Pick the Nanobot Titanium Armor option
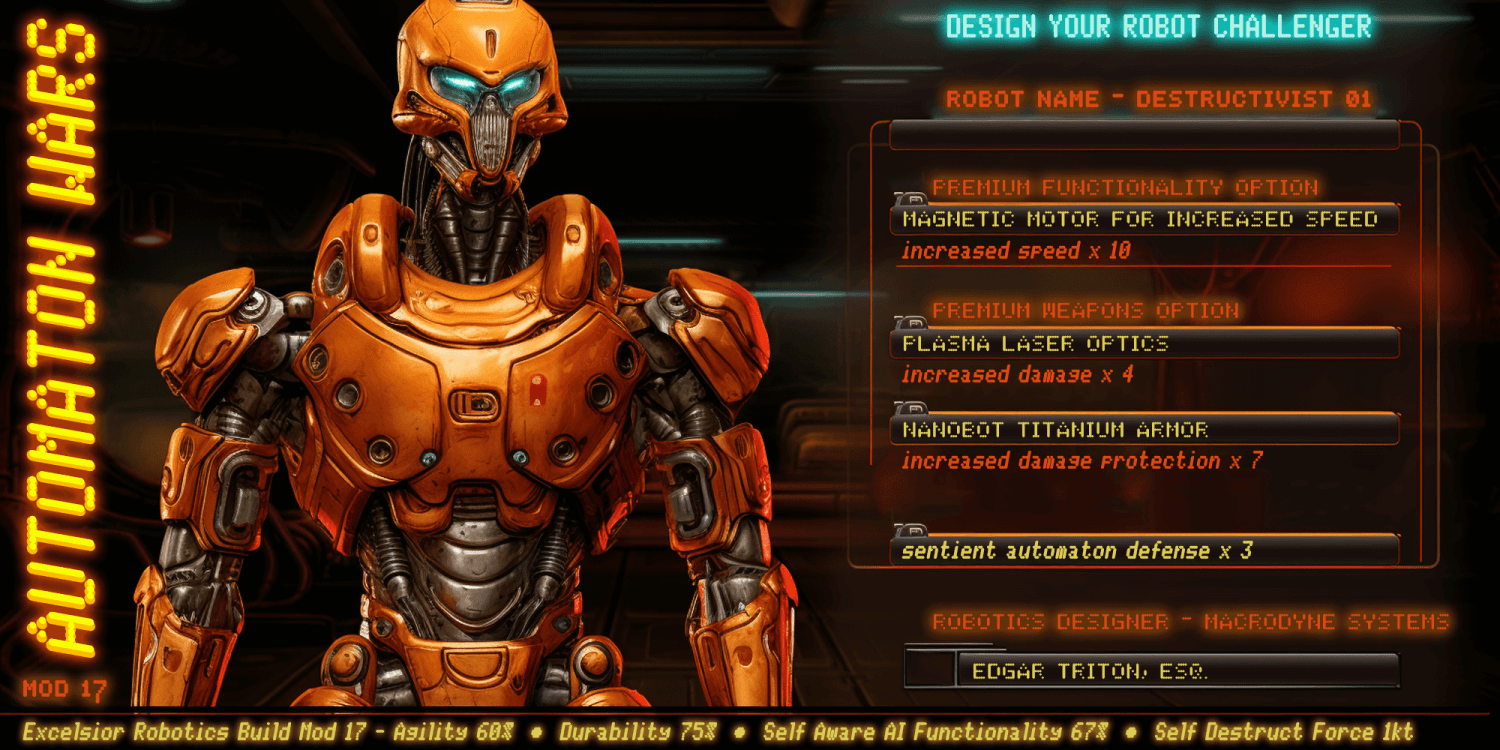The width and height of the screenshot is (1500, 750). point(1142,429)
